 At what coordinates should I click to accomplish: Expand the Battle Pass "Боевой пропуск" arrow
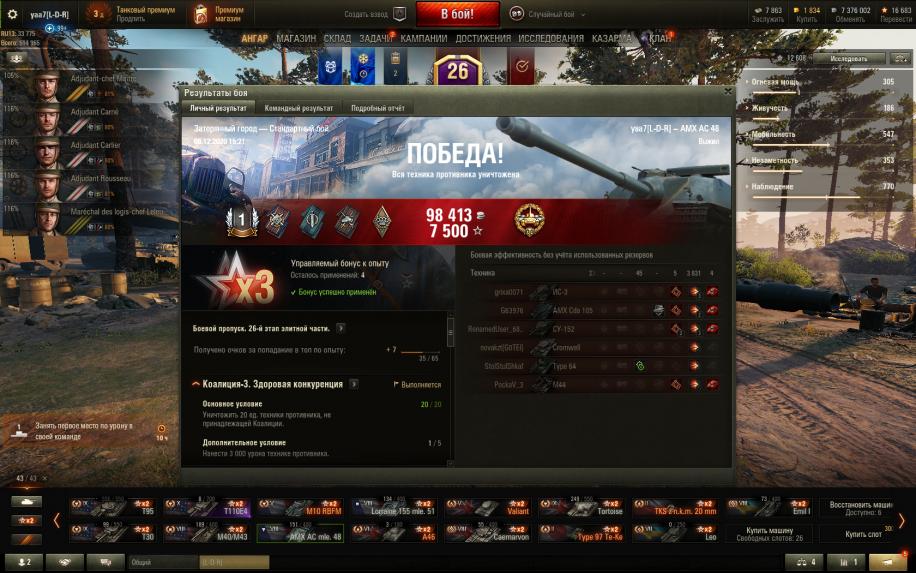(x=341, y=328)
